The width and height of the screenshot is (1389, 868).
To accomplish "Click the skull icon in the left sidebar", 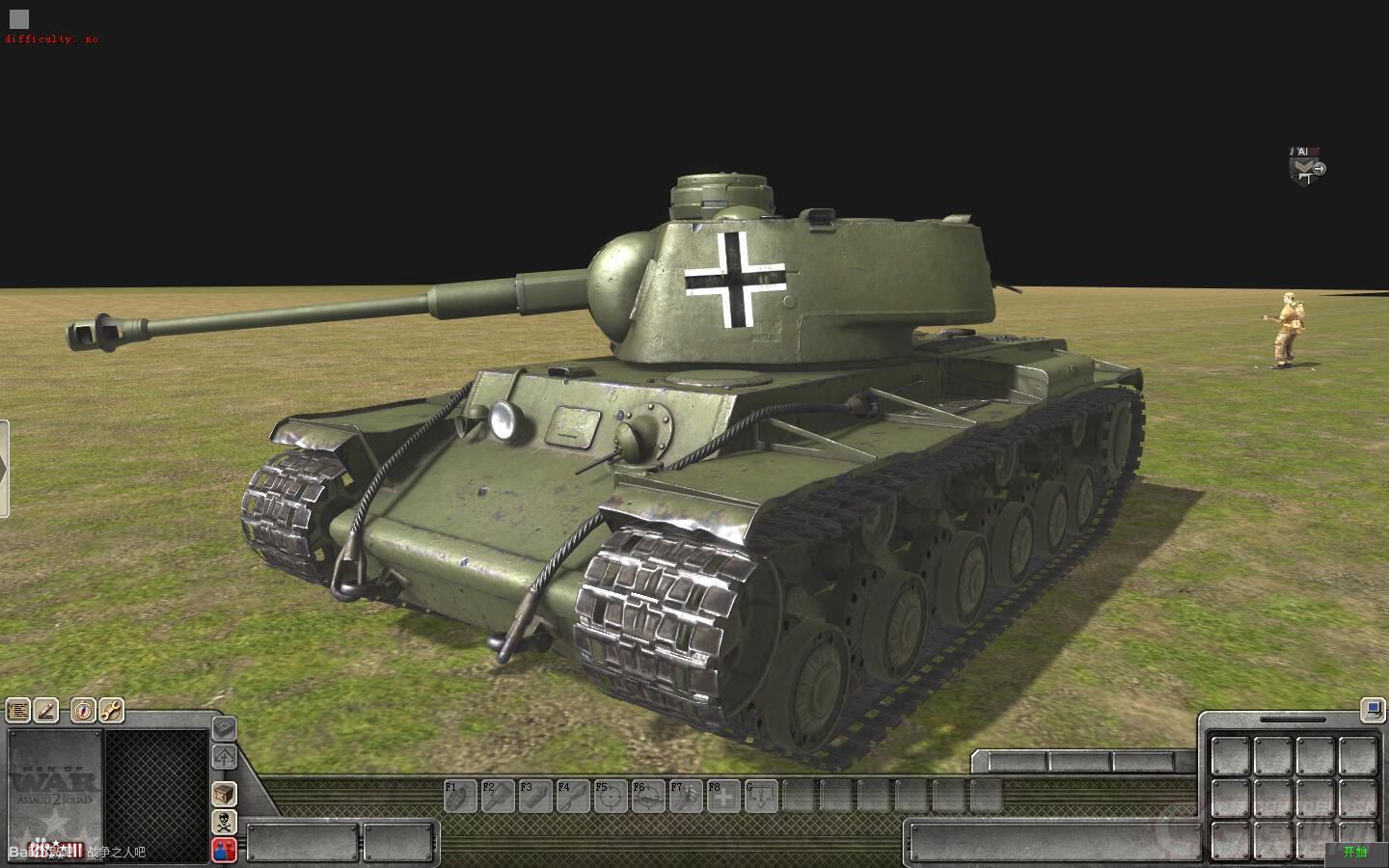I will click(x=224, y=822).
